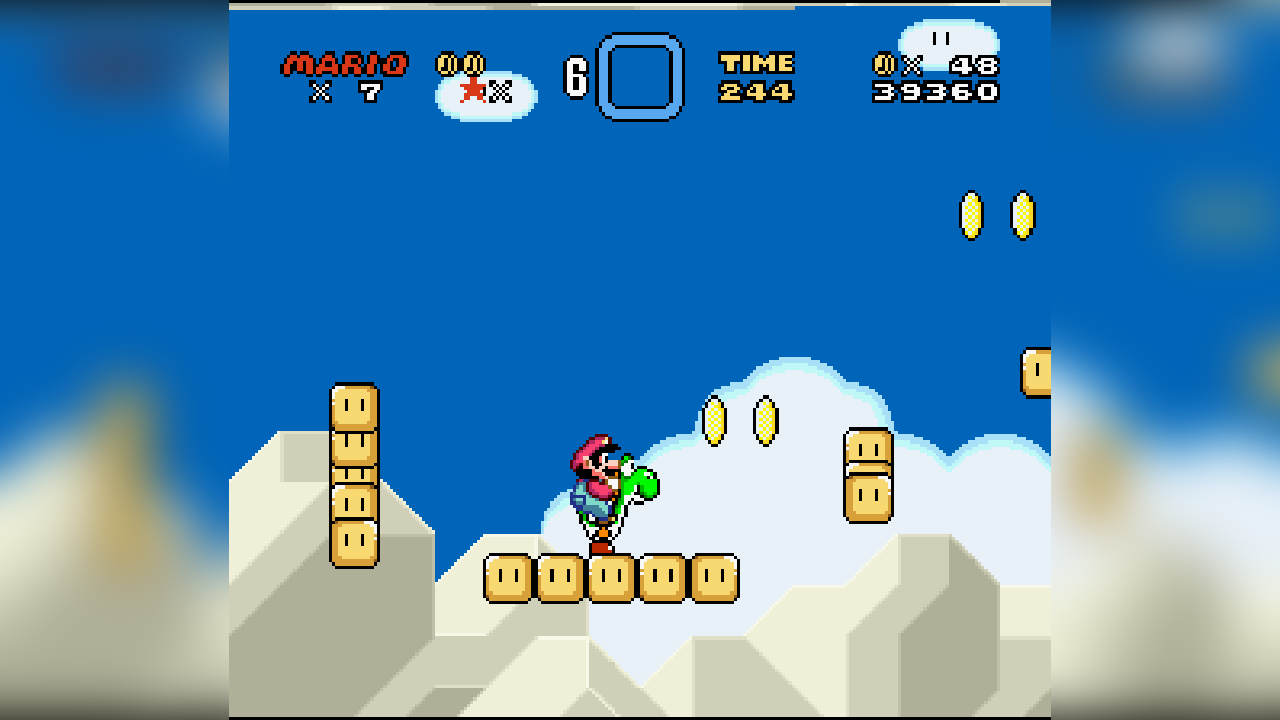Click the TIME label
Screen dimensions: 1280x720
[x=757, y=62]
